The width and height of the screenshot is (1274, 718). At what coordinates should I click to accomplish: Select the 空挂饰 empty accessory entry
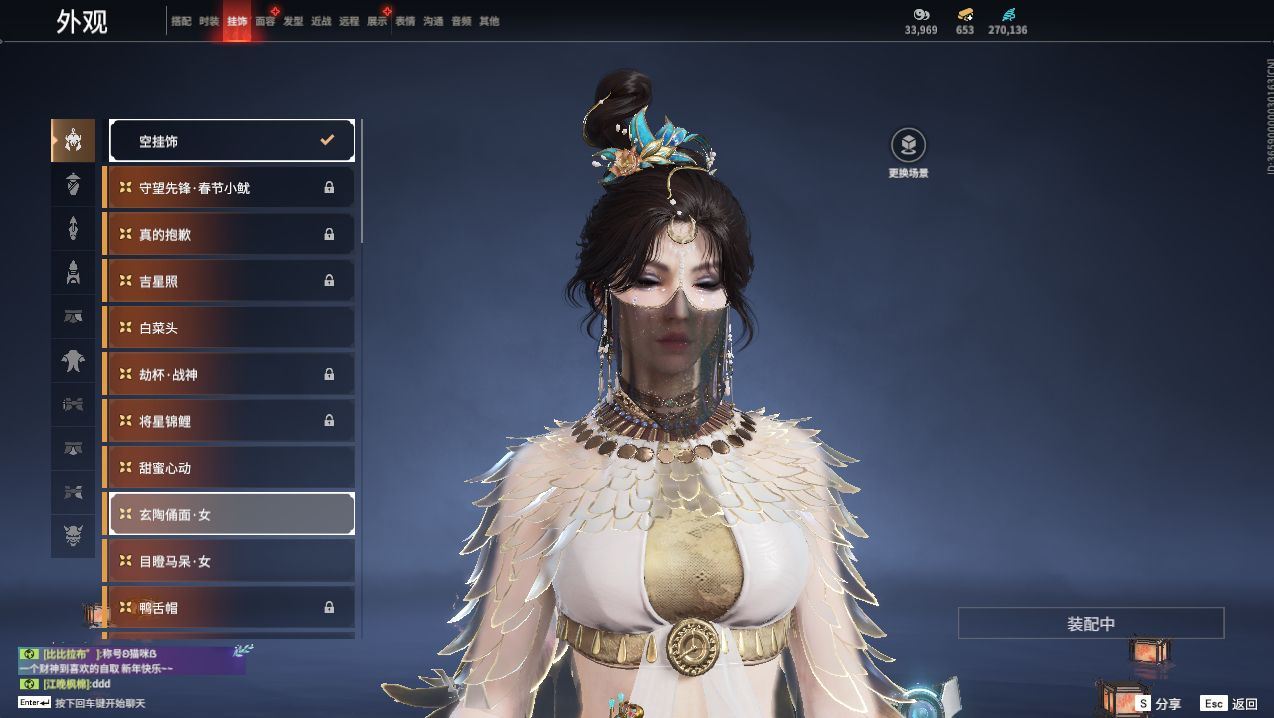(232, 141)
